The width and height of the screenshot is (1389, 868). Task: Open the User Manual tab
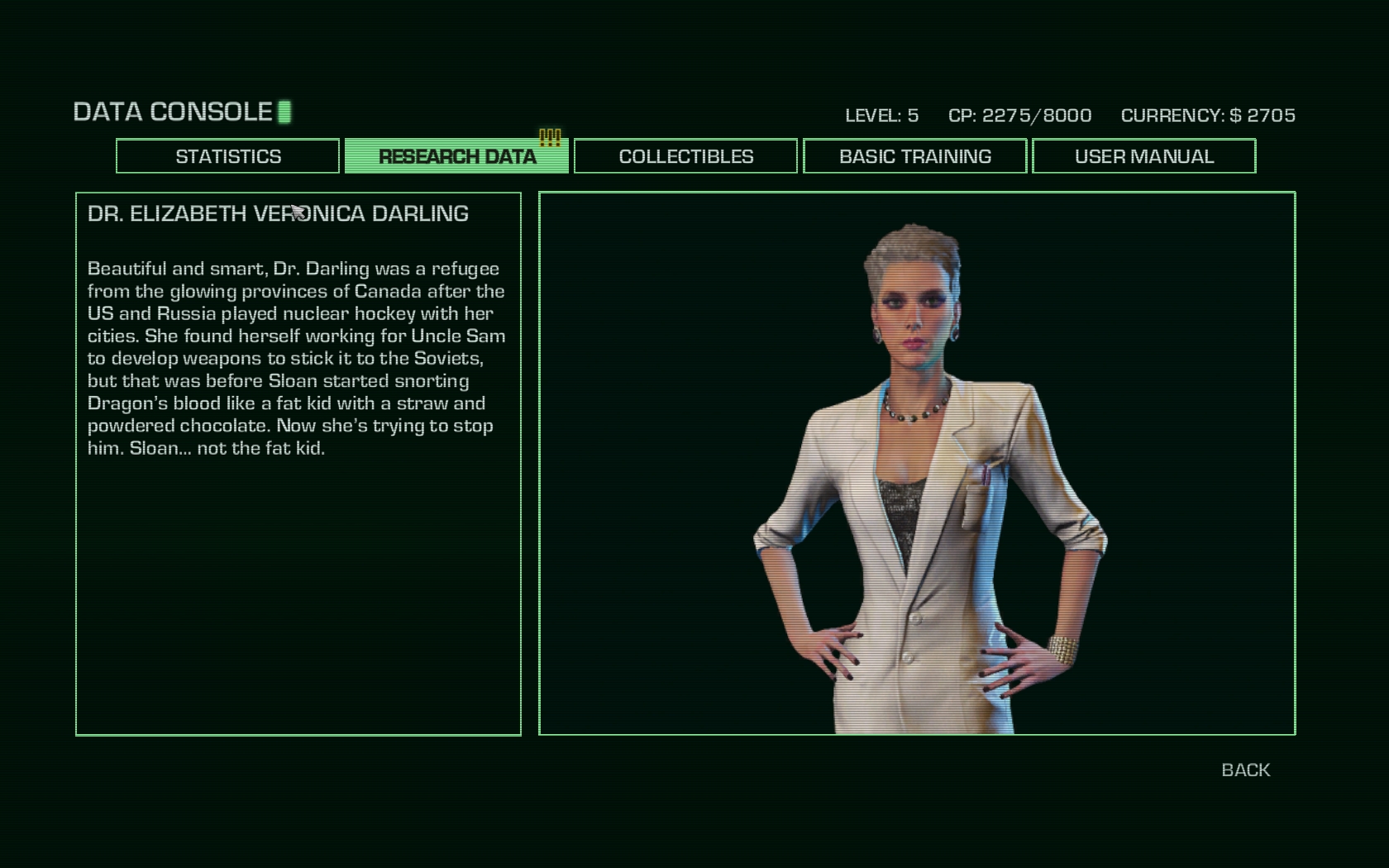pyautogui.click(x=1143, y=156)
